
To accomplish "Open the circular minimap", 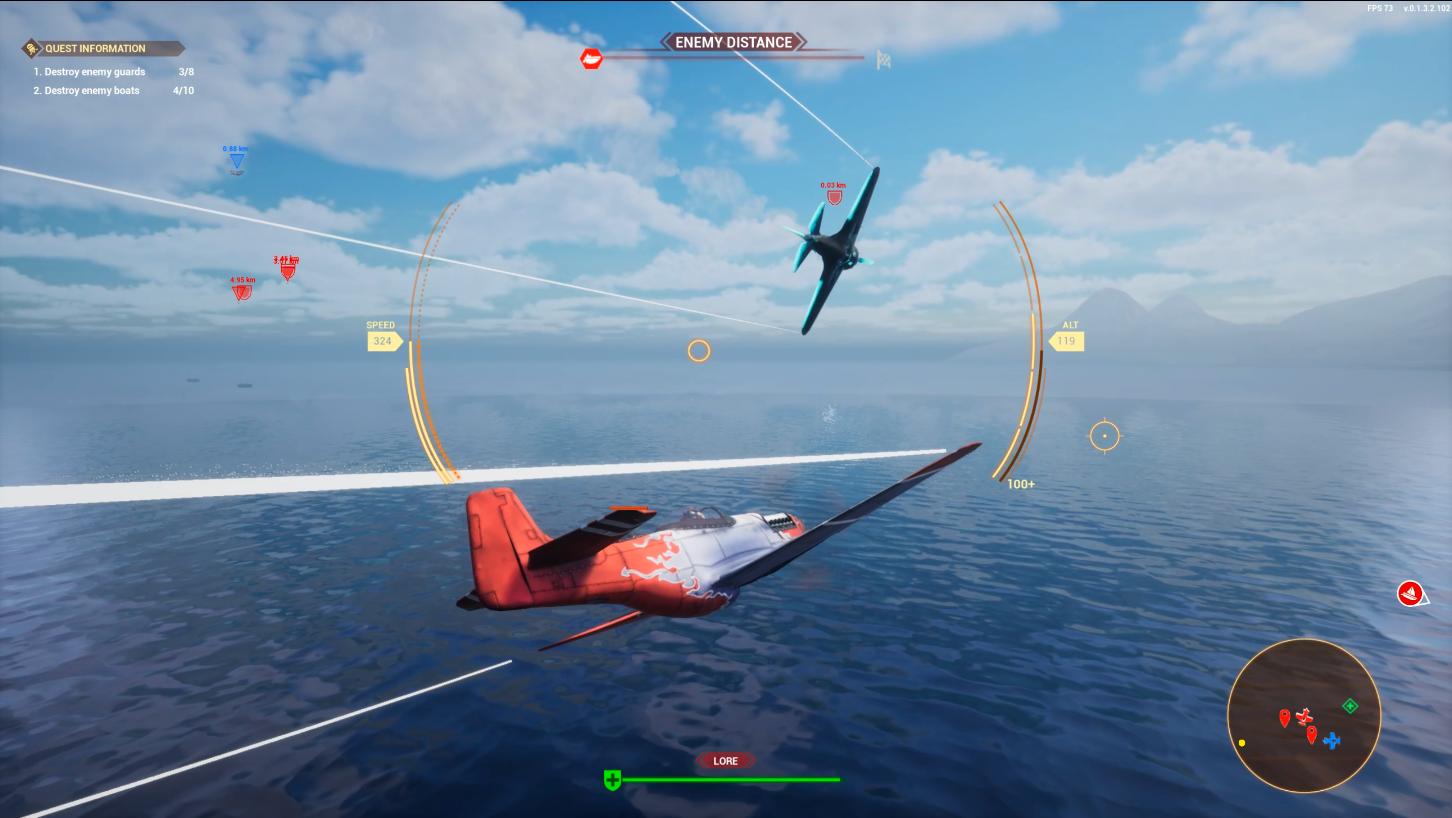I will tap(1303, 716).
